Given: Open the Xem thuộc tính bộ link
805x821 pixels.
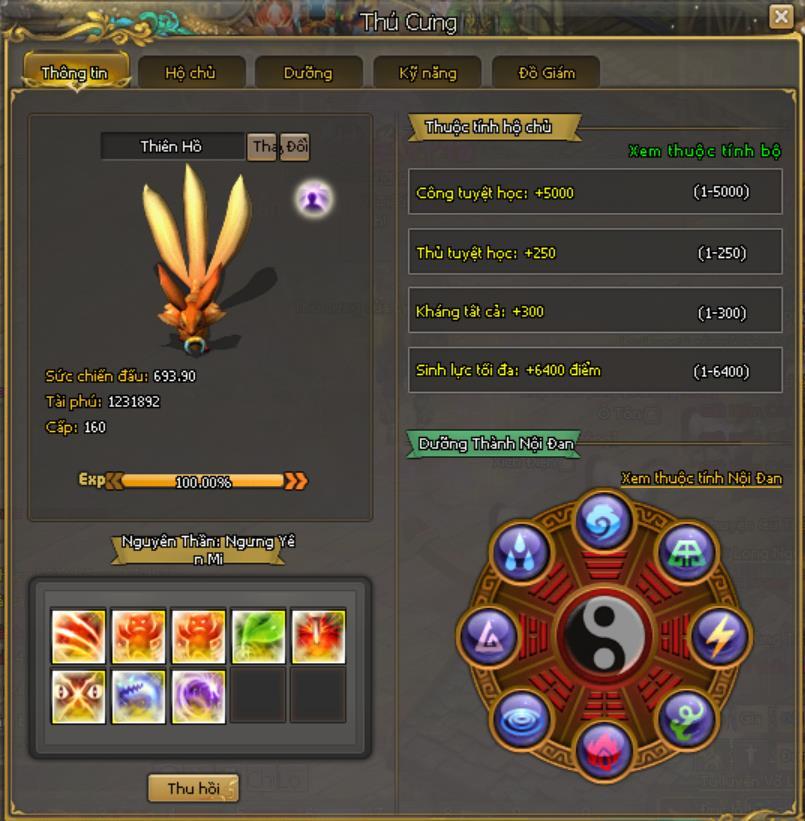Looking at the screenshot, I should click(704, 152).
